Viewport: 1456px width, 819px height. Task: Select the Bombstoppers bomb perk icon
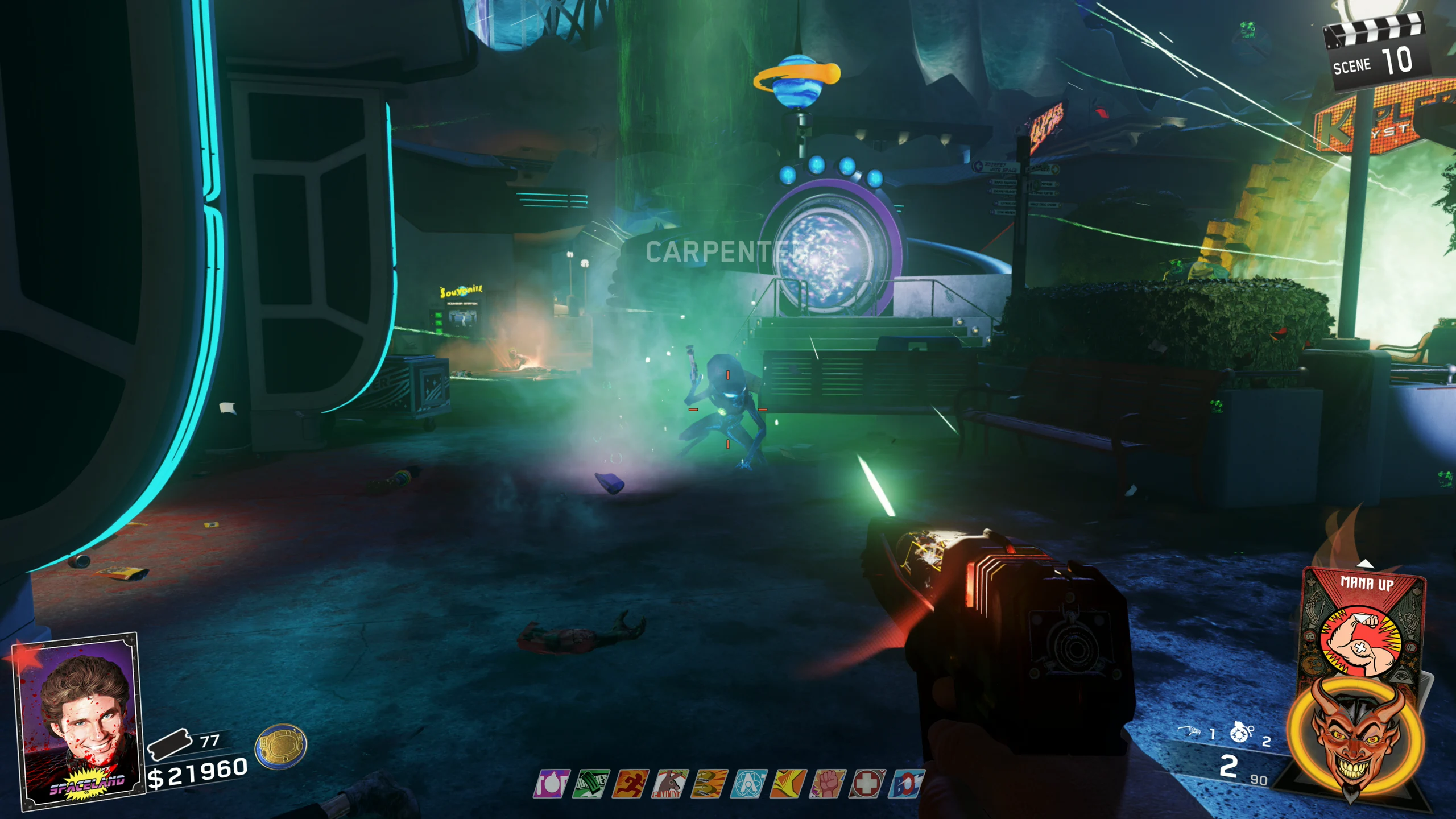(x=552, y=784)
